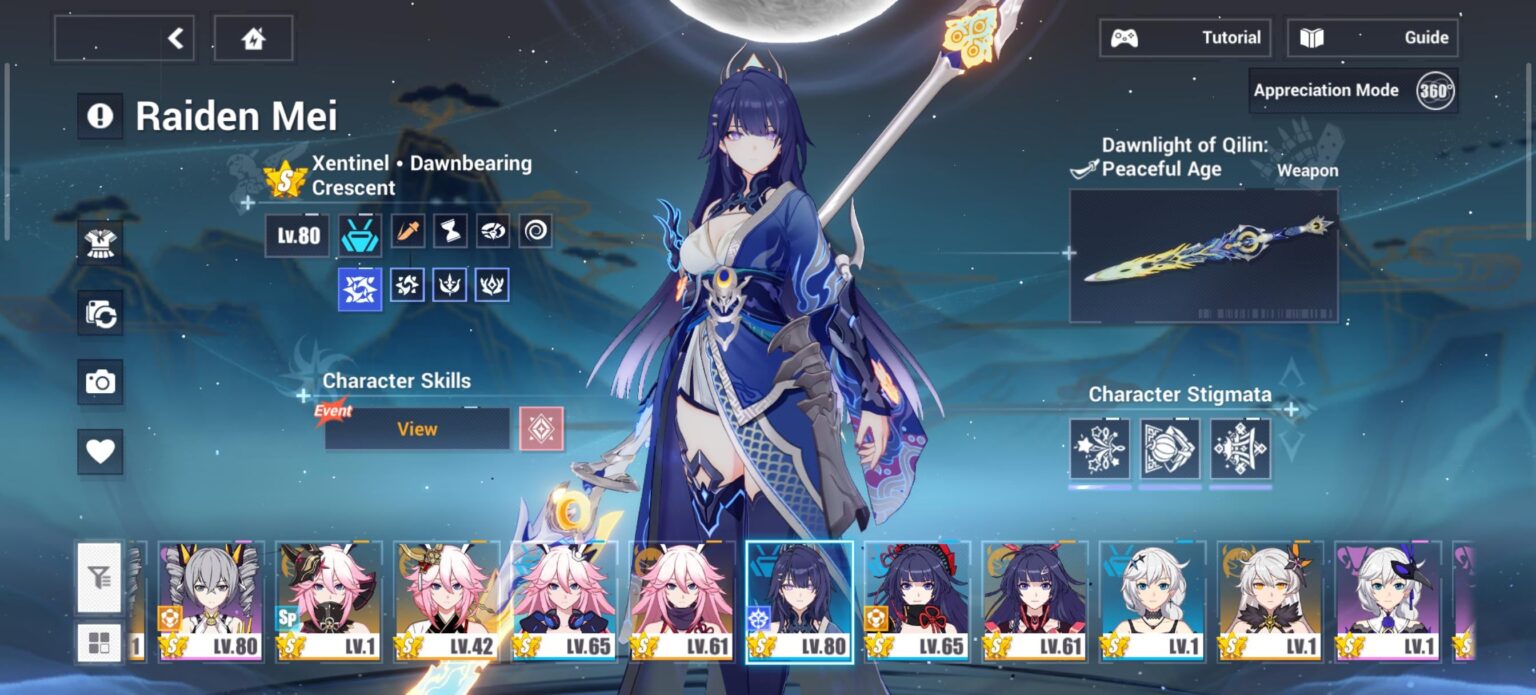The width and height of the screenshot is (1536, 695).
Task: Click the camera switch rotate icon
Action: point(100,313)
